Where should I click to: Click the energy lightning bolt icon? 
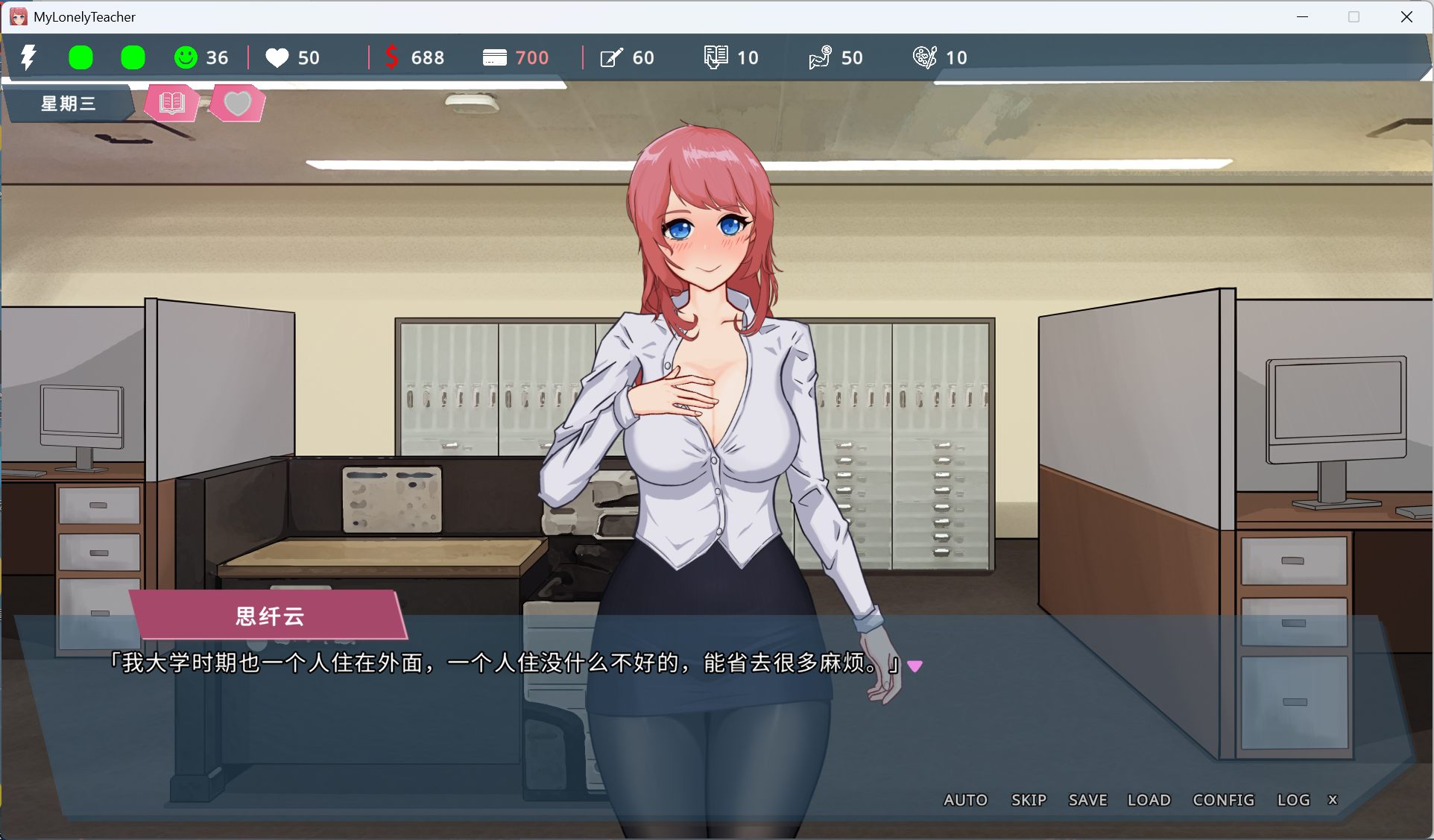[x=30, y=57]
